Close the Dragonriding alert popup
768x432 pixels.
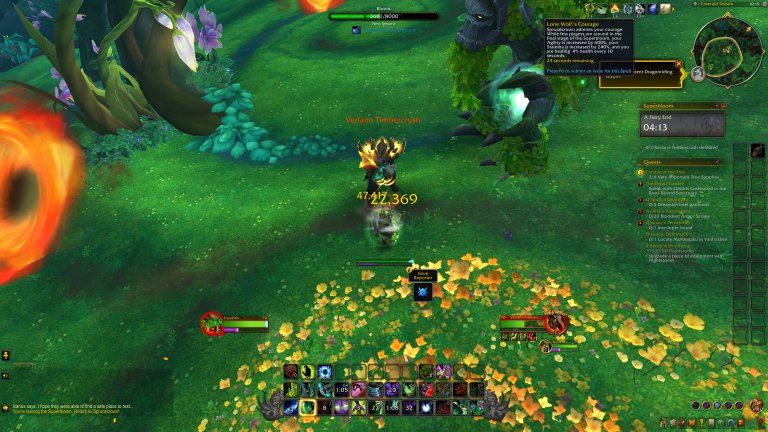click(x=679, y=64)
